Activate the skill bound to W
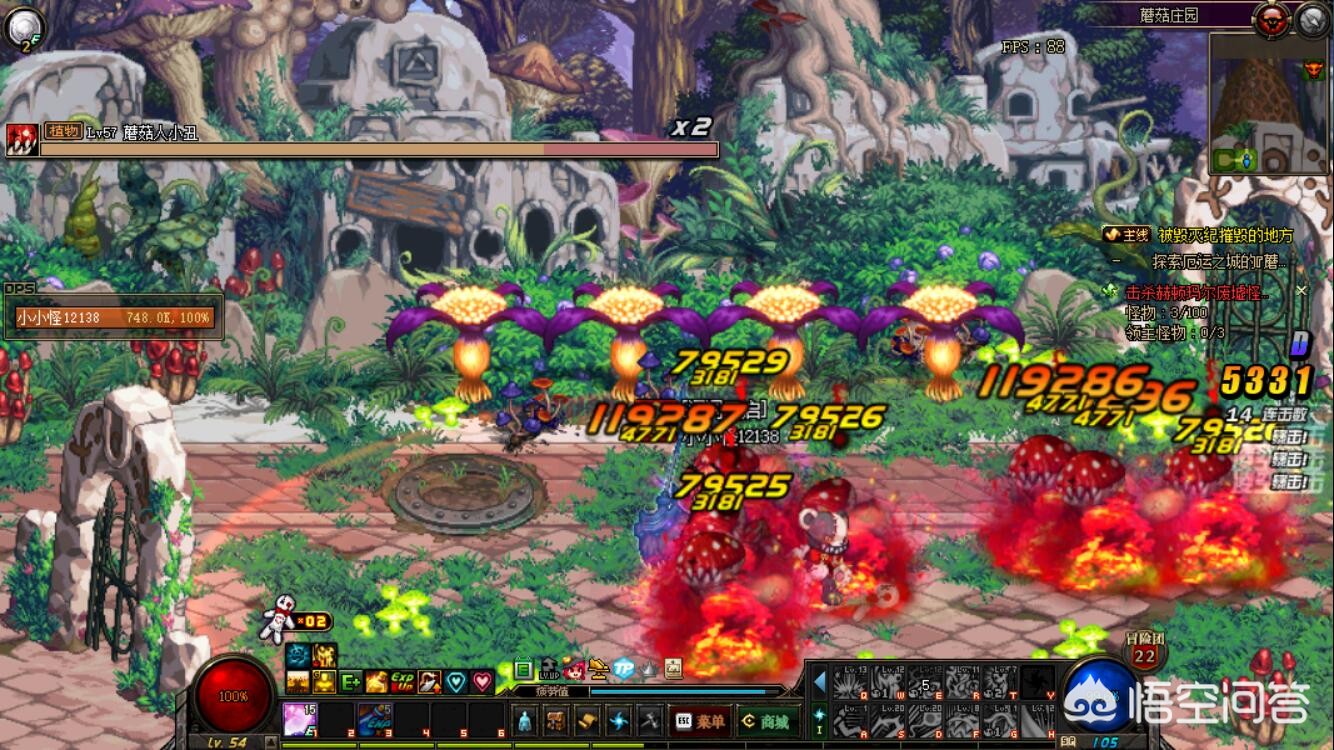The width and height of the screenshot is (1334, 750). [x=888, y=682]
